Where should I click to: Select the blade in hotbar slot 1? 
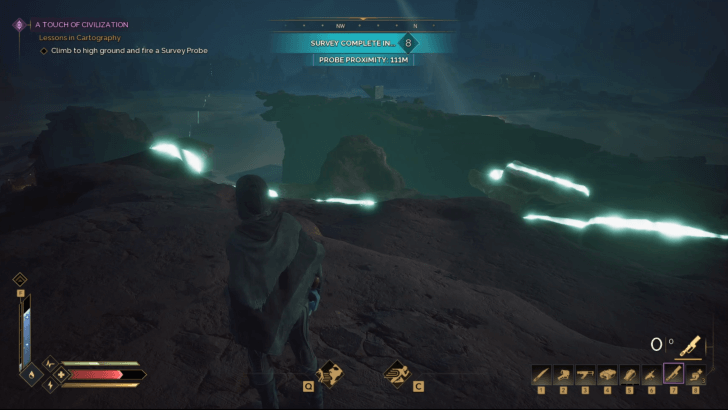point(541,373)
